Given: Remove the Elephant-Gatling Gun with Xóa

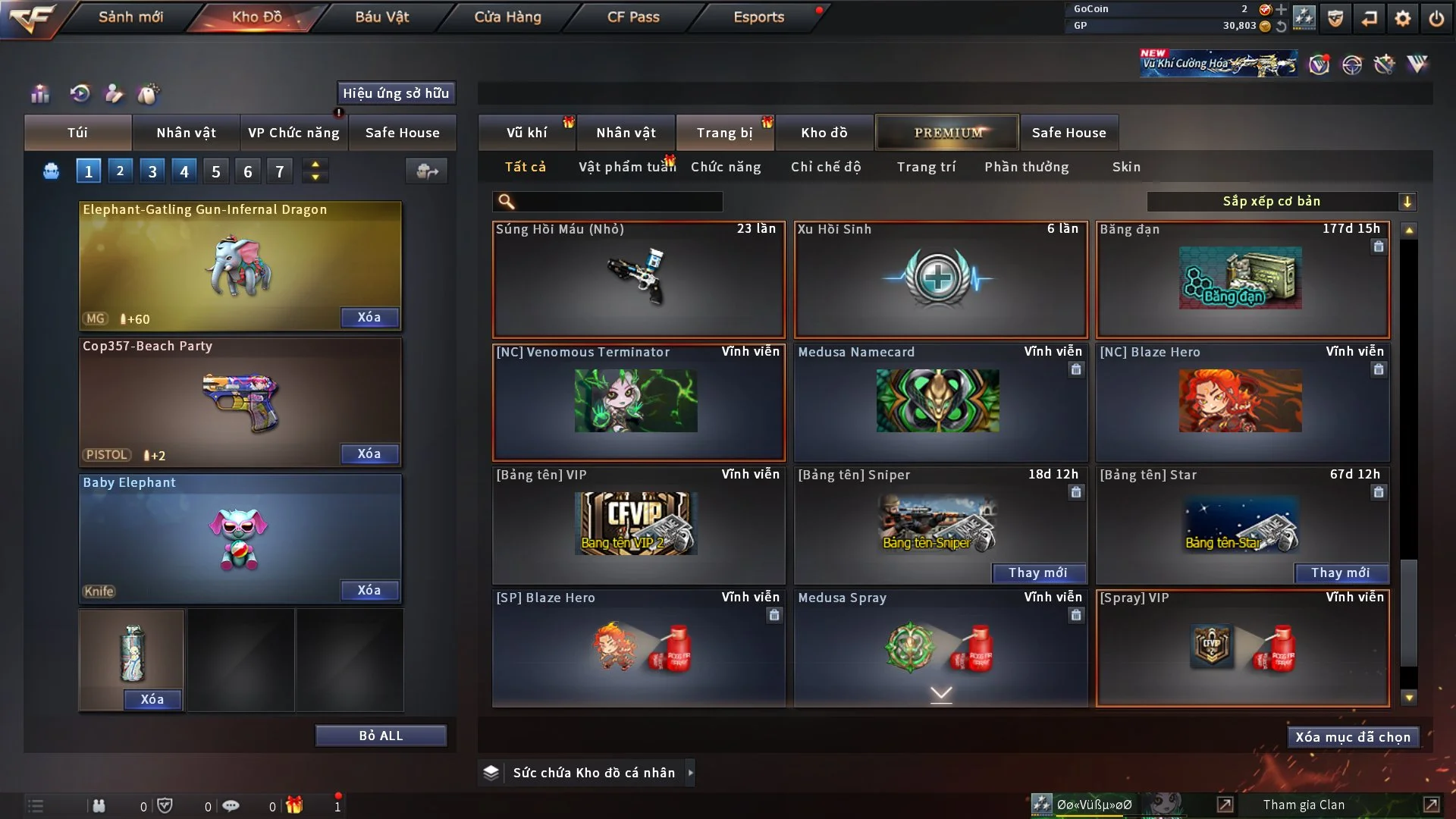Looking at the screenshot, I should [369, 317].
